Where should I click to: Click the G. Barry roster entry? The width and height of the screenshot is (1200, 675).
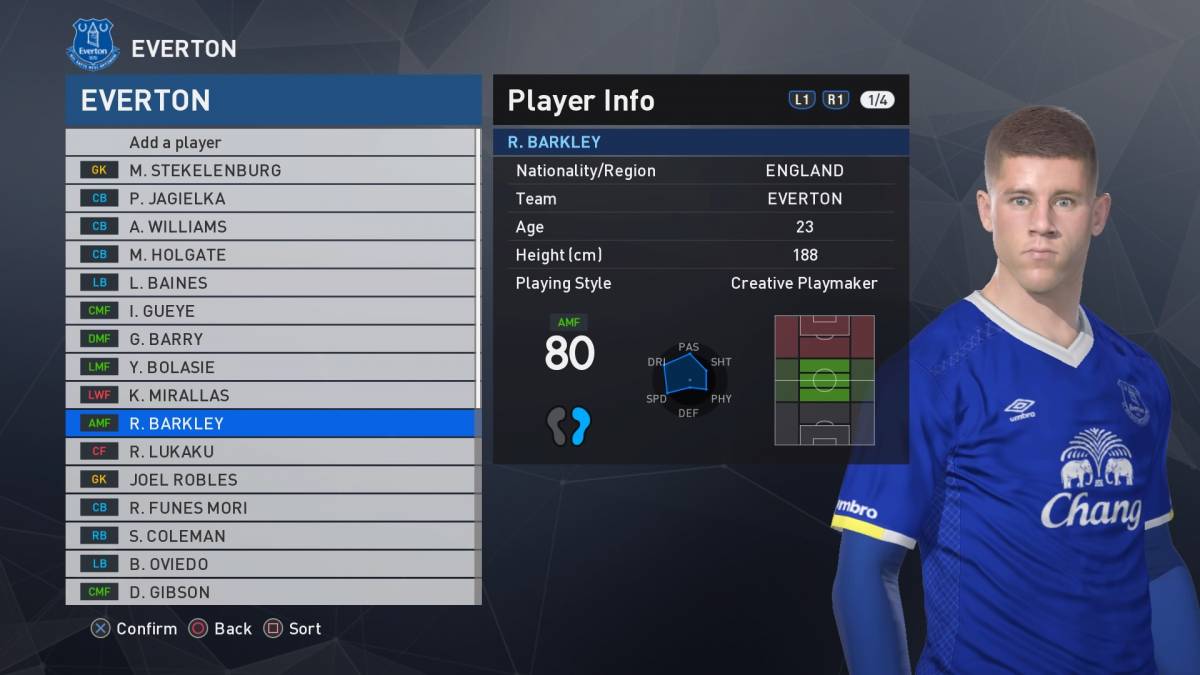coord(272,339)
